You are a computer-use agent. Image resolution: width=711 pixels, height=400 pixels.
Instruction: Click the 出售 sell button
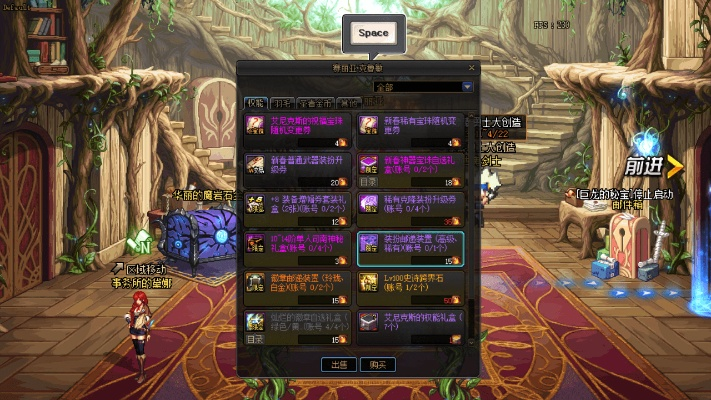pyautogui.click(x=339, y=365)
